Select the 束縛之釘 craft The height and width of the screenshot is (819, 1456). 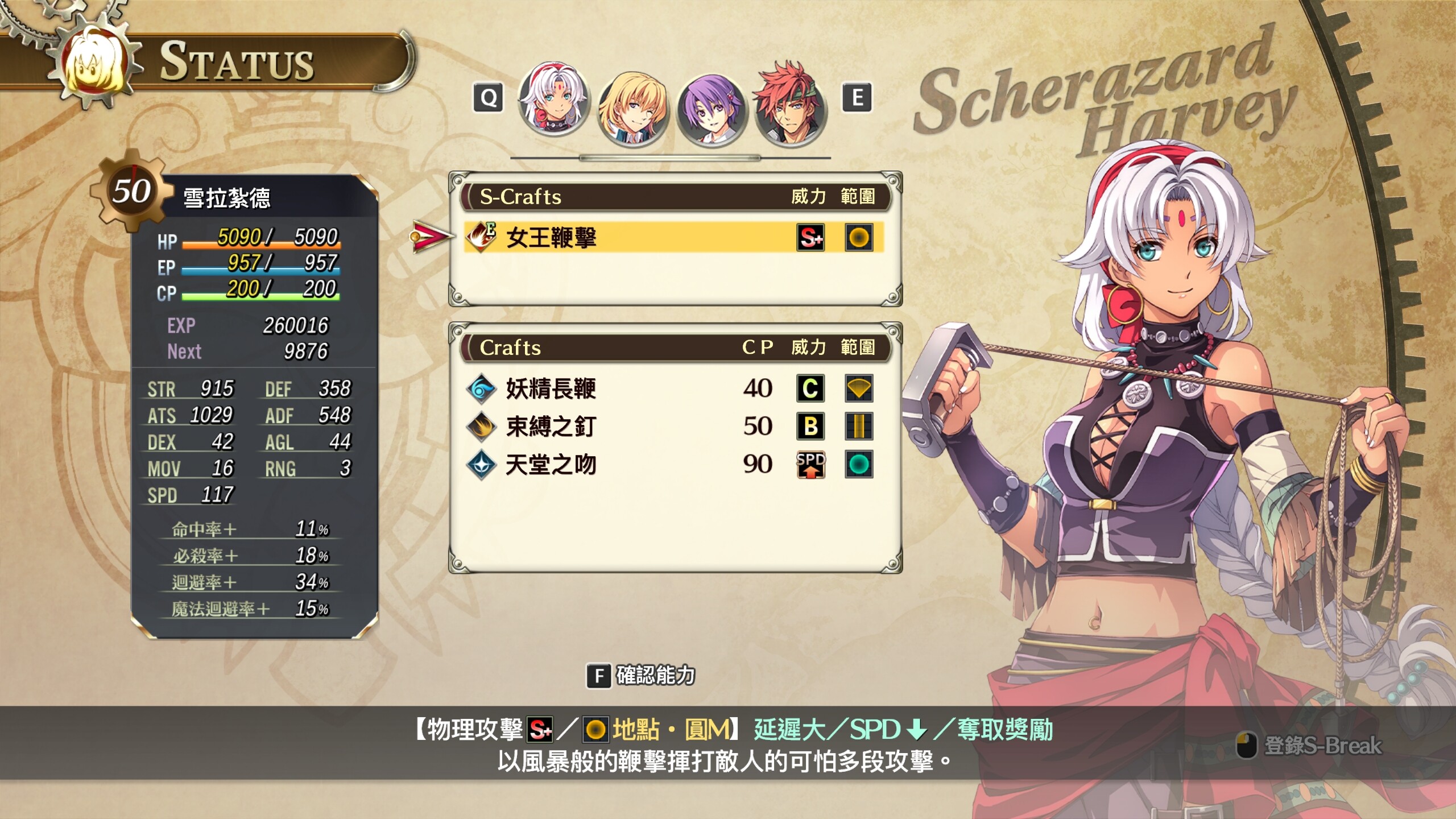551,427
